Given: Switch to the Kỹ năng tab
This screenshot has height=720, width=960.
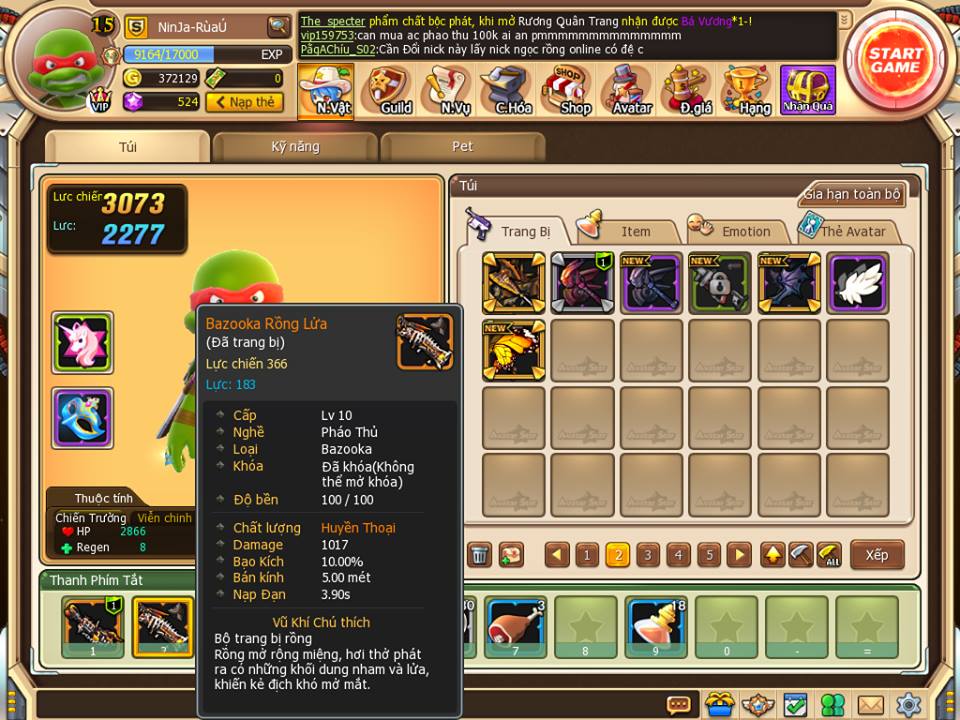Looking at the screenshot, I should click(295, 147).
